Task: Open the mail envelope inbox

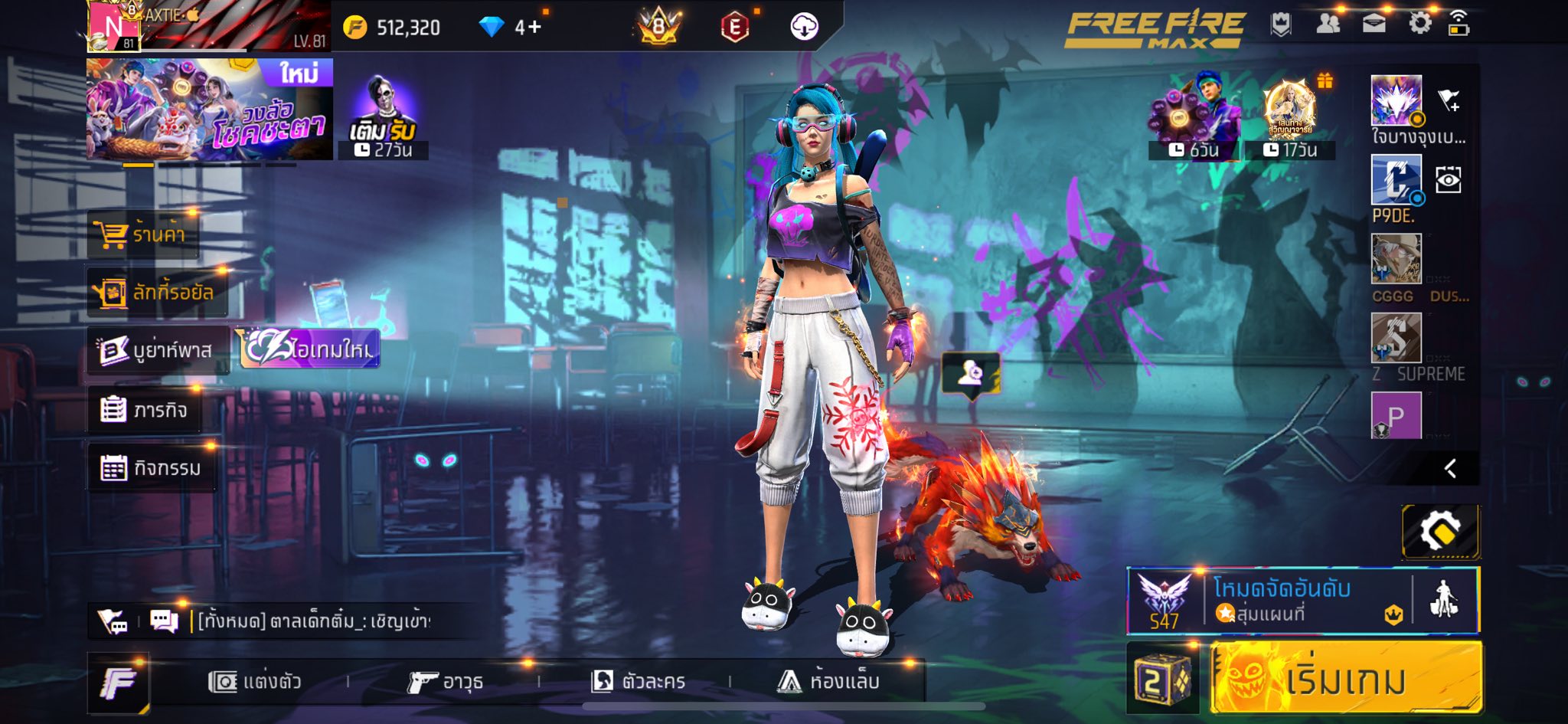Action: pos(1374,24)
